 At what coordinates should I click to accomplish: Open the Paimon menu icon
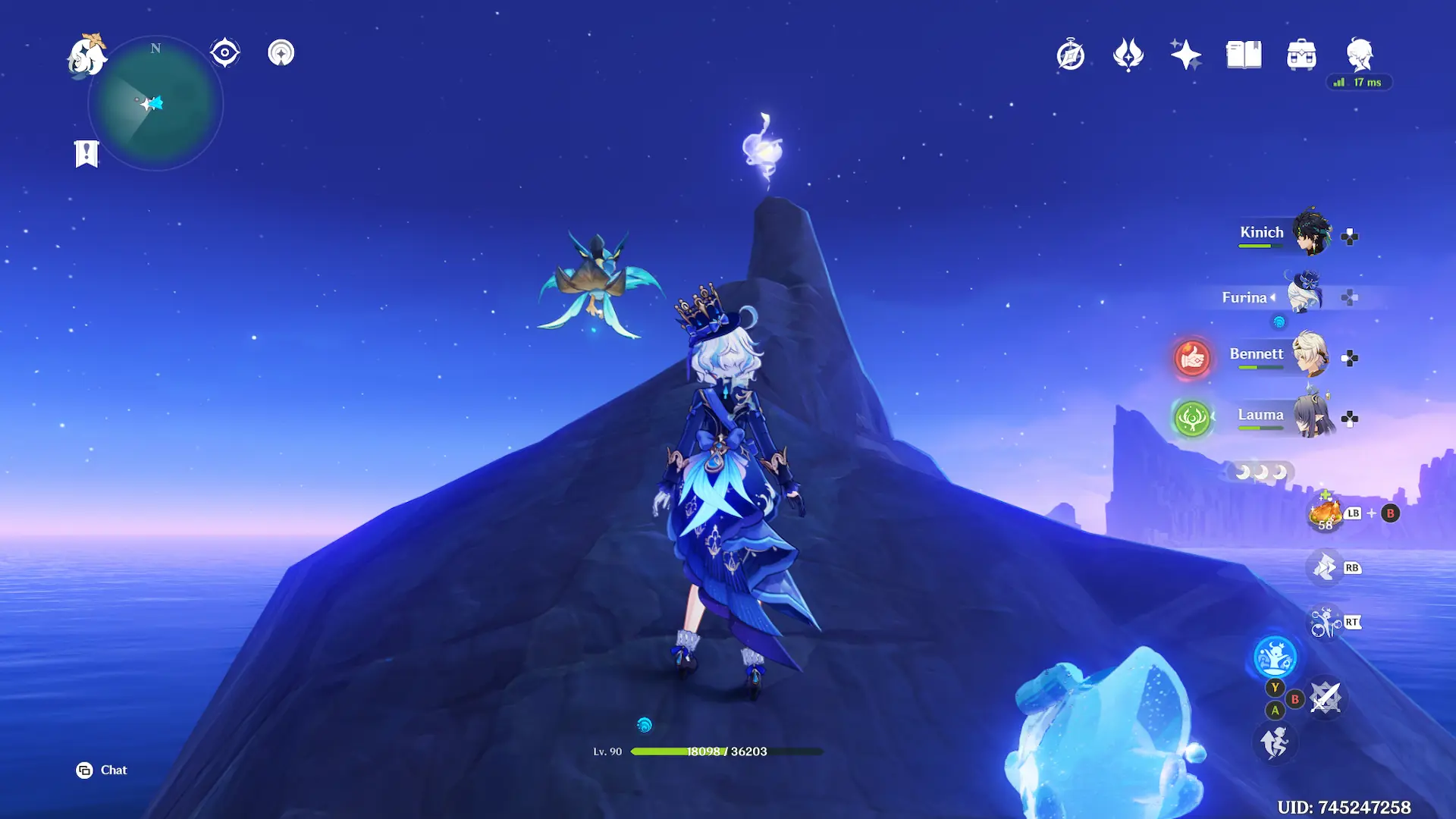(x=86, y=56)
